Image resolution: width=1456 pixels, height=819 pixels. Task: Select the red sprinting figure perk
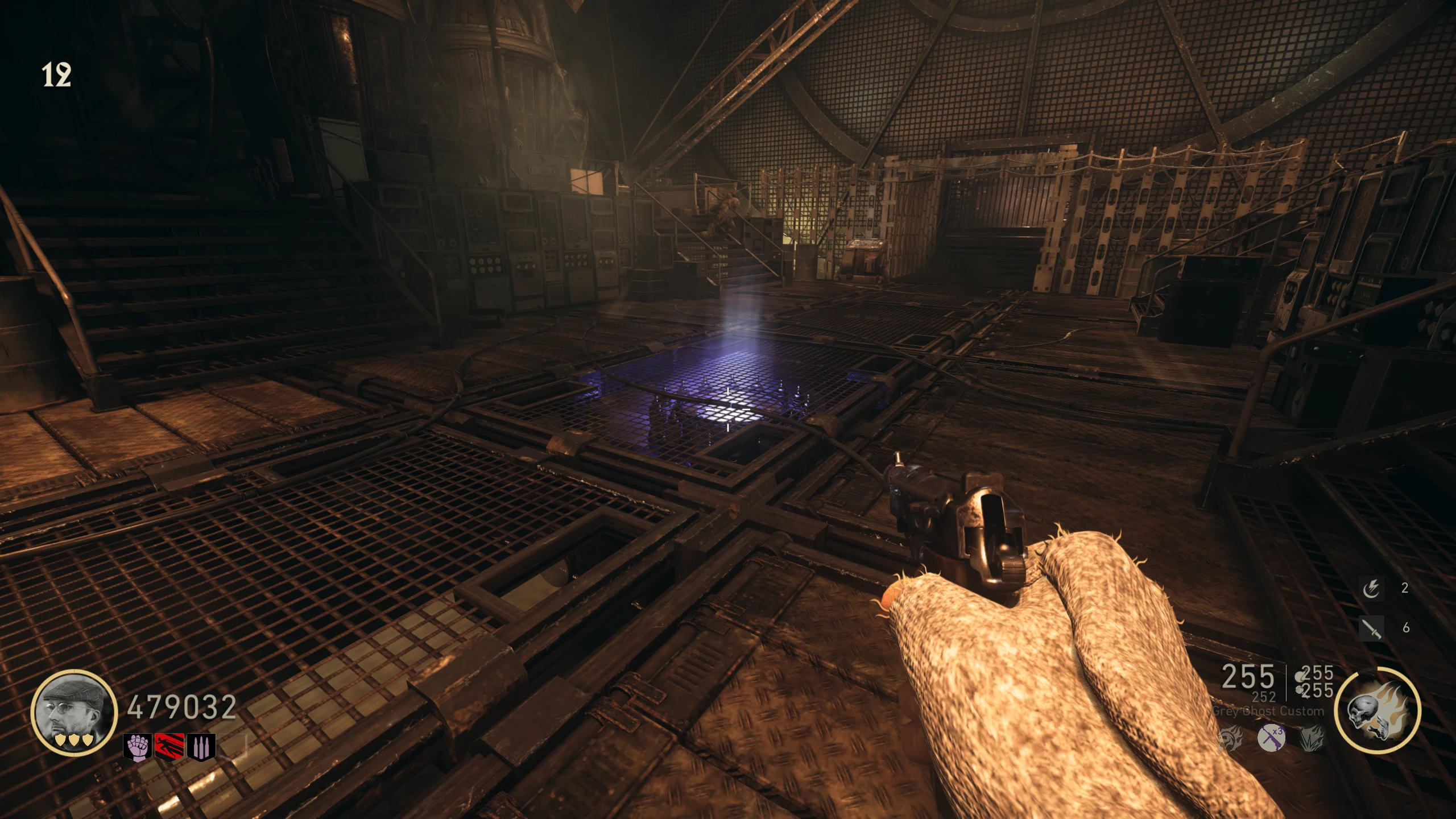[169, 747]
